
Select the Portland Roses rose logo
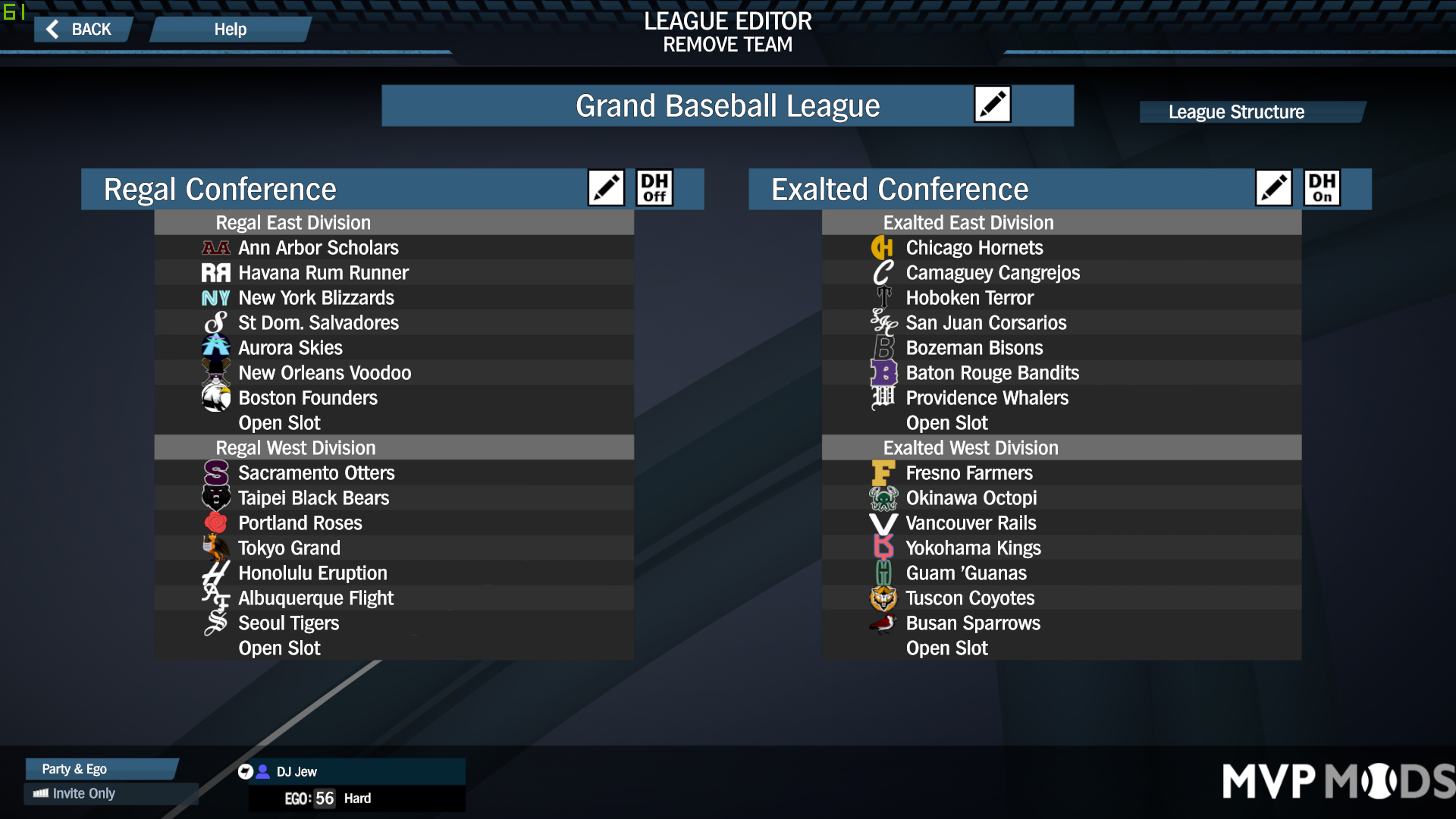tap(215, 522)
